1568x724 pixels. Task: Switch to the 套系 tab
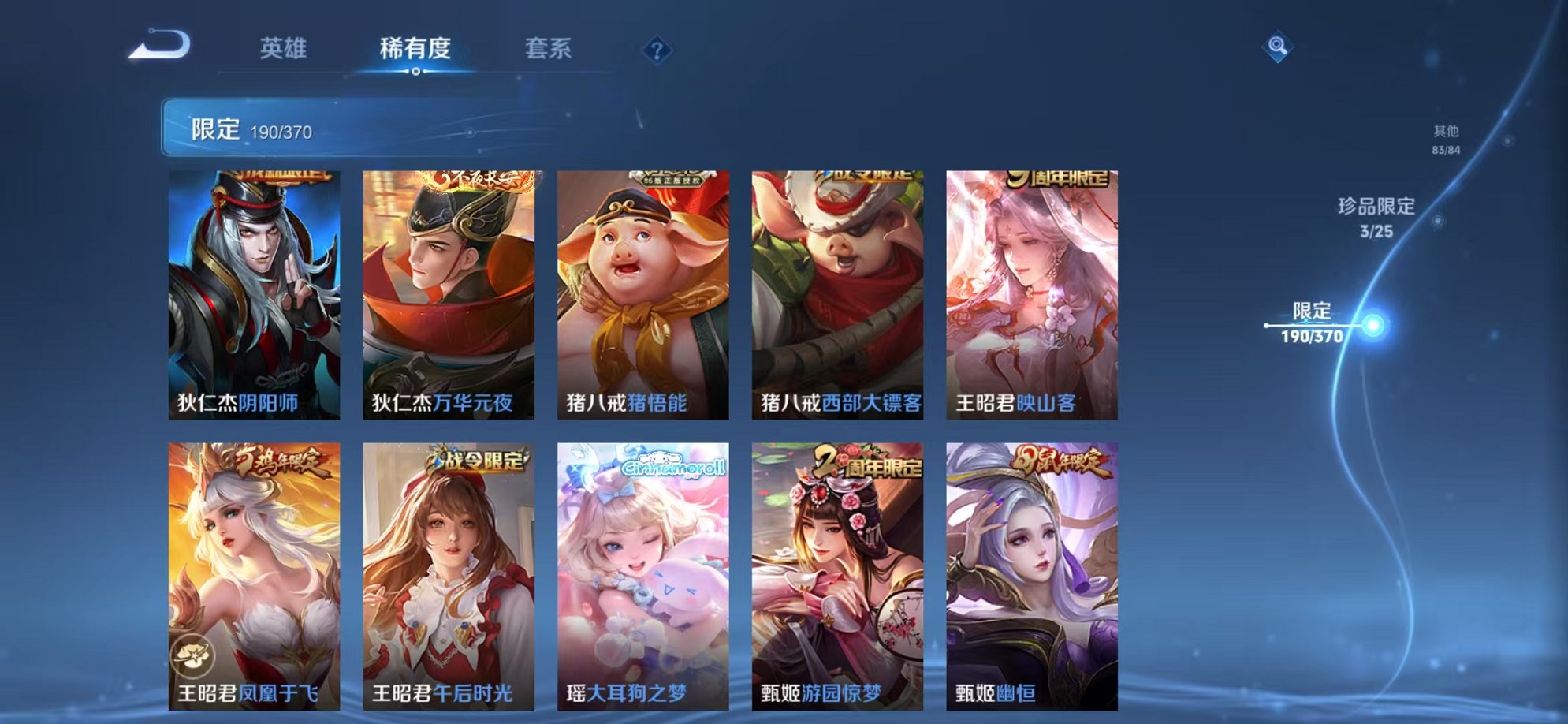(x=549, y=47)
